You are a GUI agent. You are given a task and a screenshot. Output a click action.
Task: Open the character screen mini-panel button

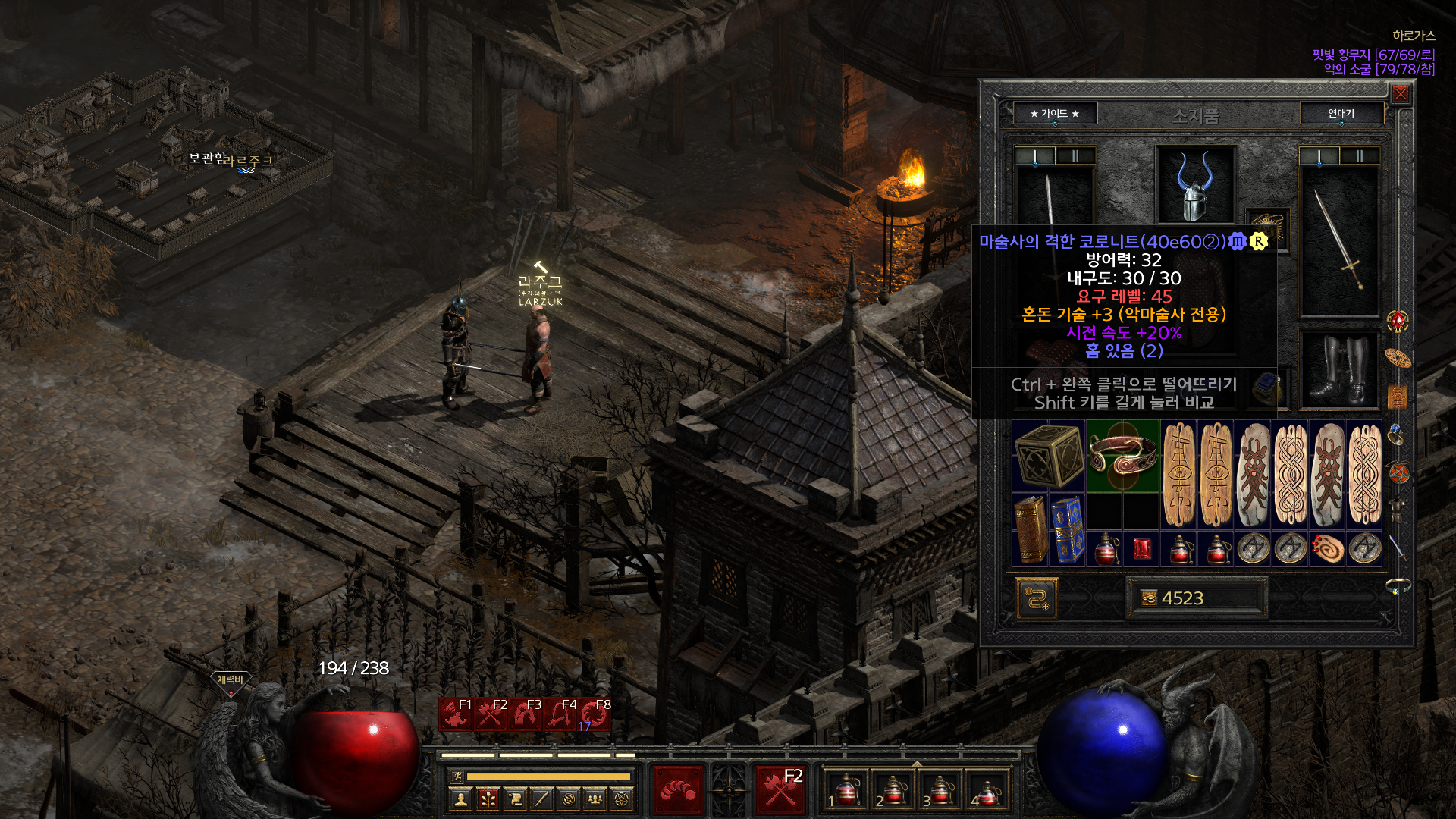(460, 799)
